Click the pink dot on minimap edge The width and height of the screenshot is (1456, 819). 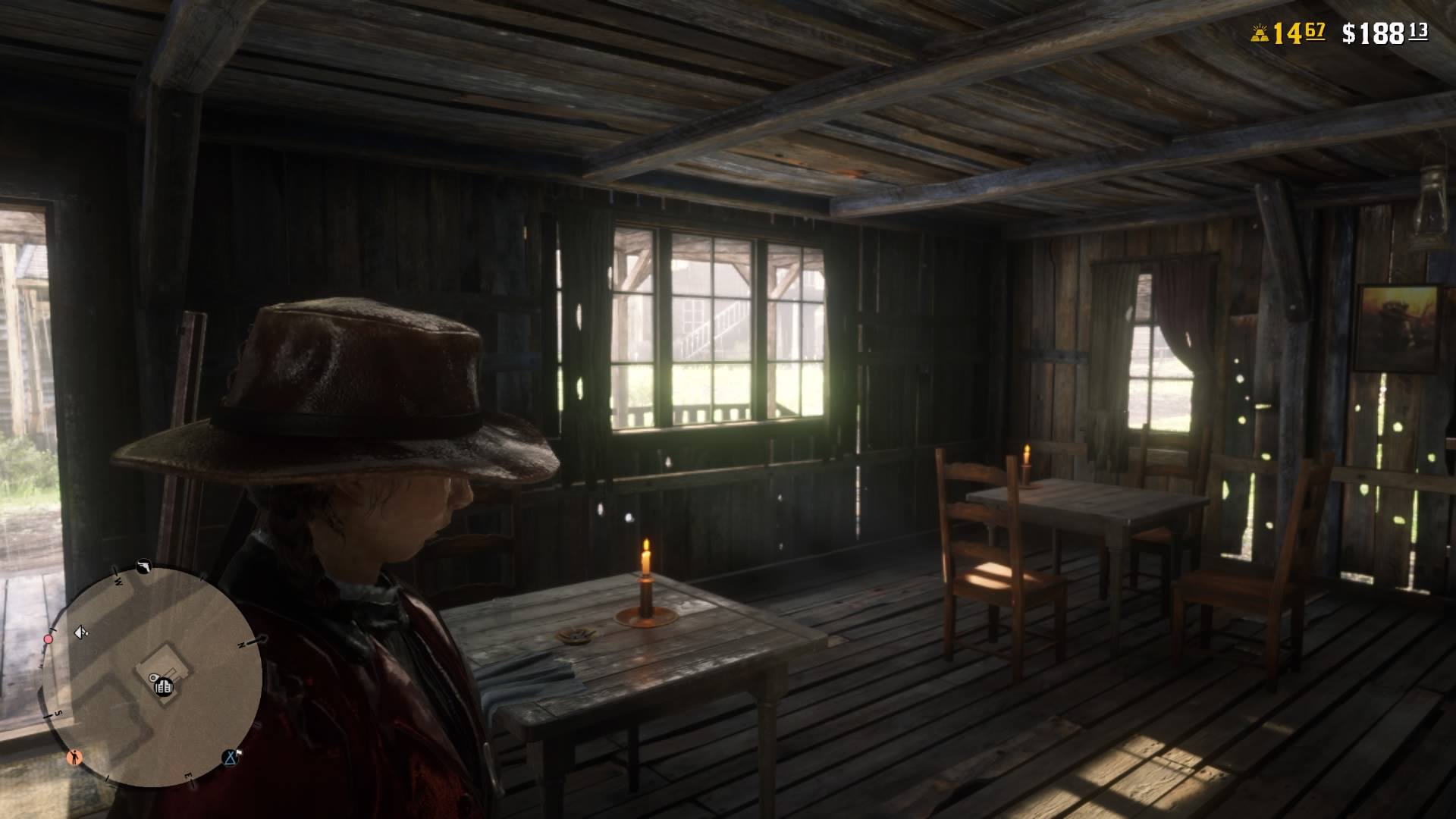(49, 639)
